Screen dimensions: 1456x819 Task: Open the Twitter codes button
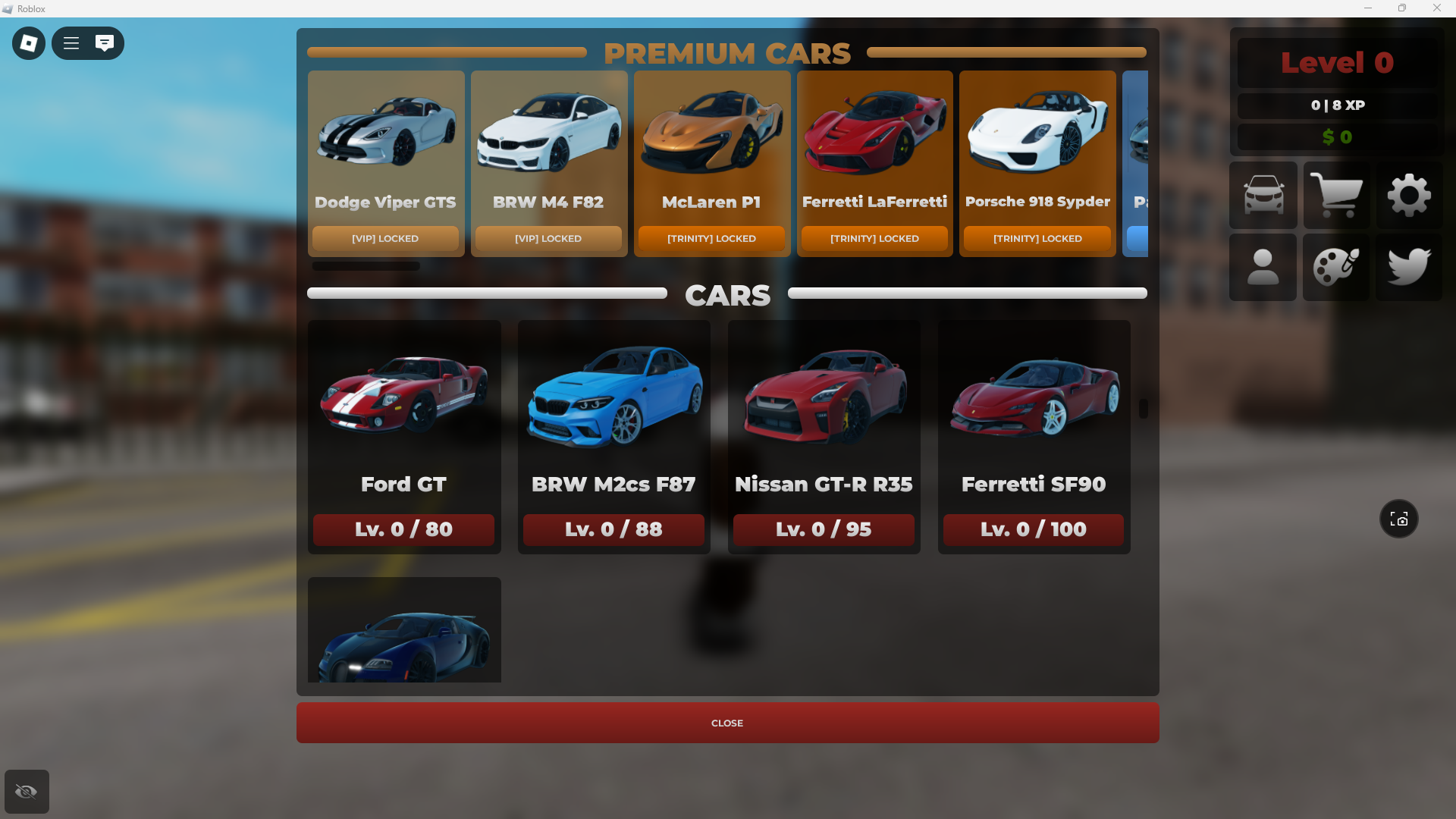click(1409, 267)
